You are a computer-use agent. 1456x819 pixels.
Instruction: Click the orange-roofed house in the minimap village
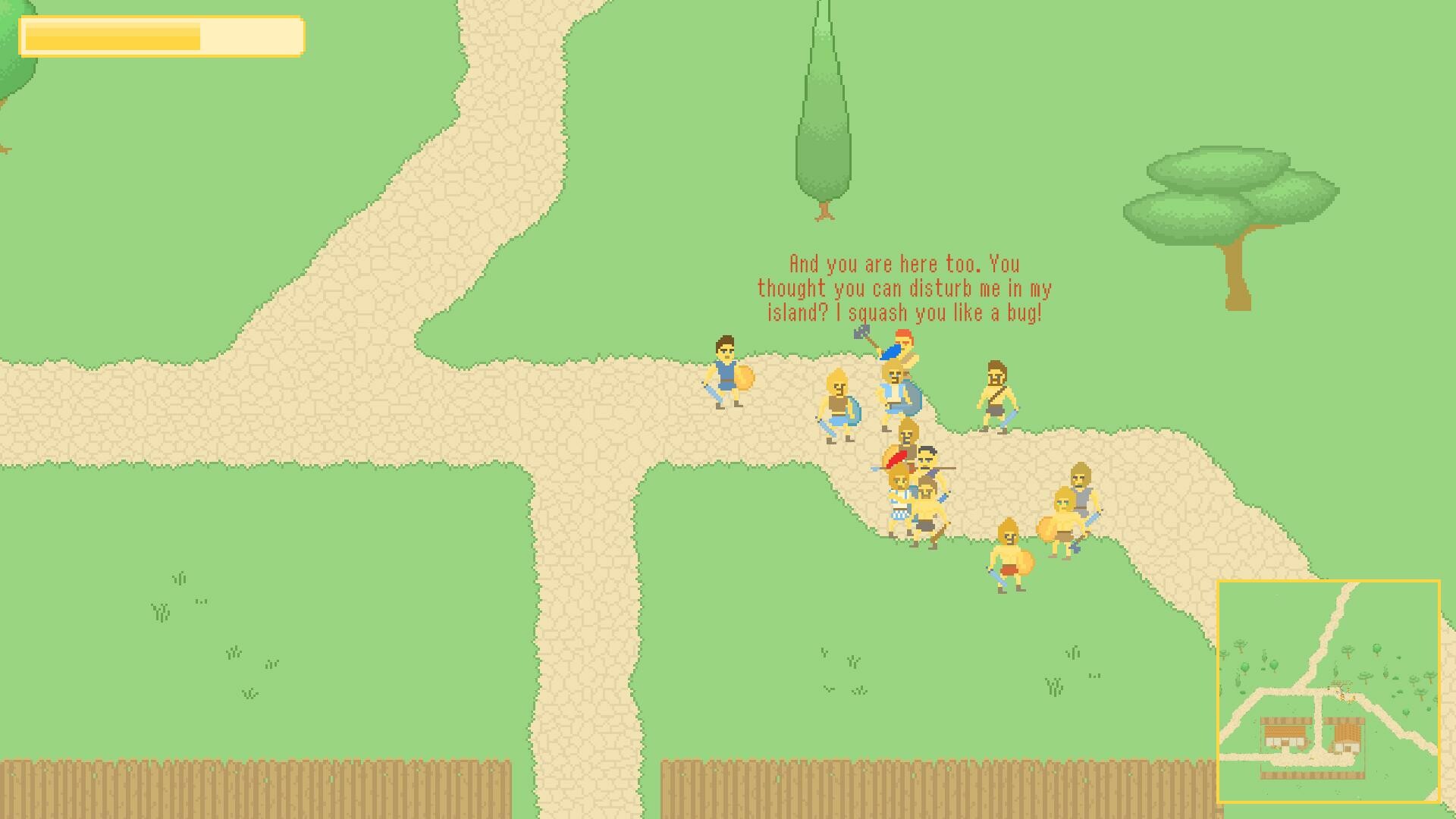(1284, 733)
